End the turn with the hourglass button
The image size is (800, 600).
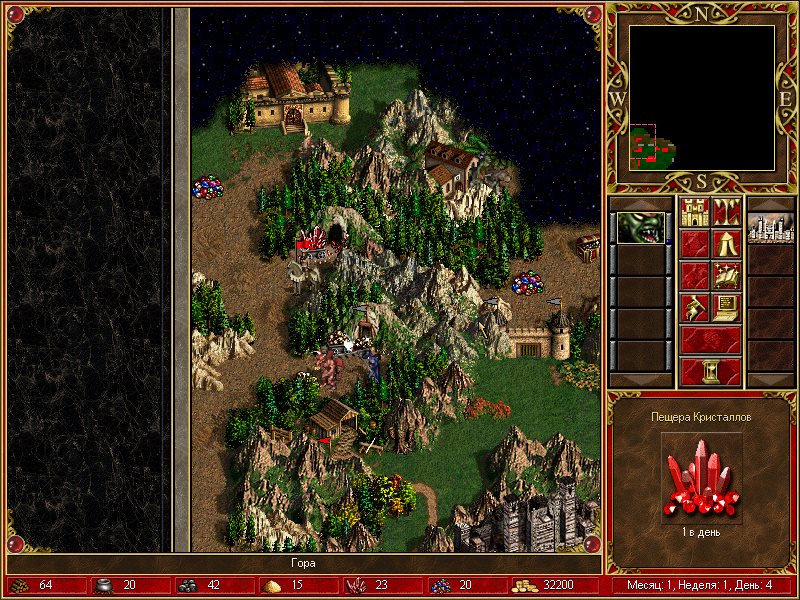tap(710, 372)
